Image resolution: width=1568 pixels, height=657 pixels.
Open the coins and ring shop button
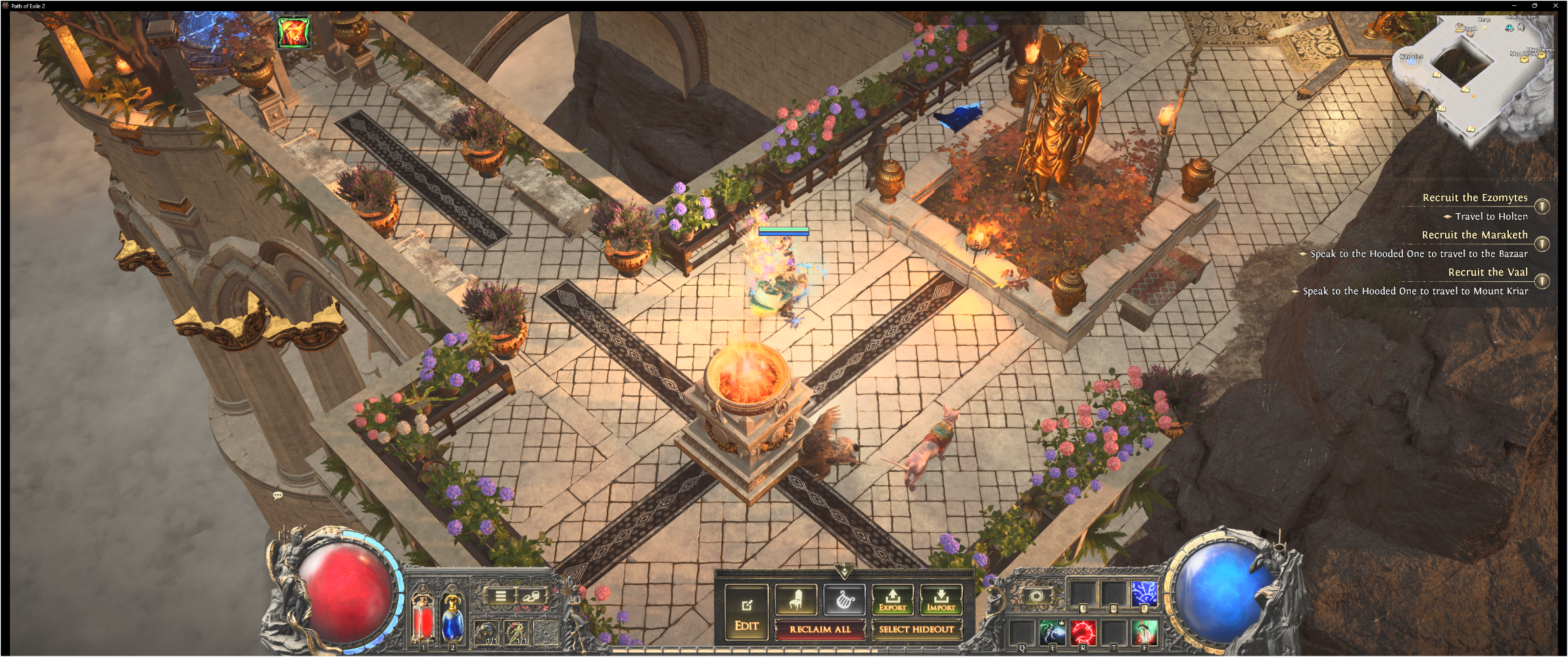(531, 596)
